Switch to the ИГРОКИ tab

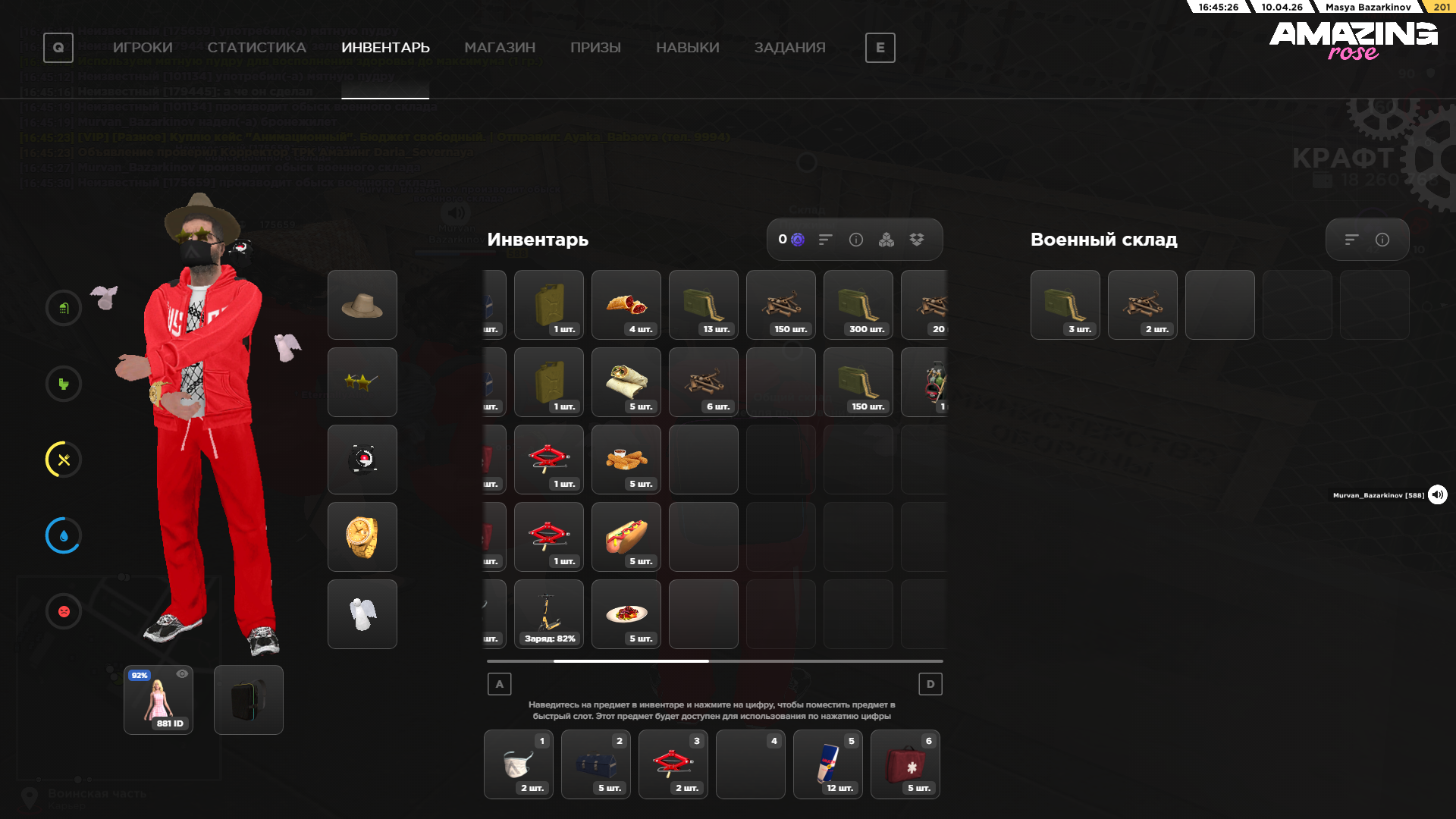pos(143,48)
